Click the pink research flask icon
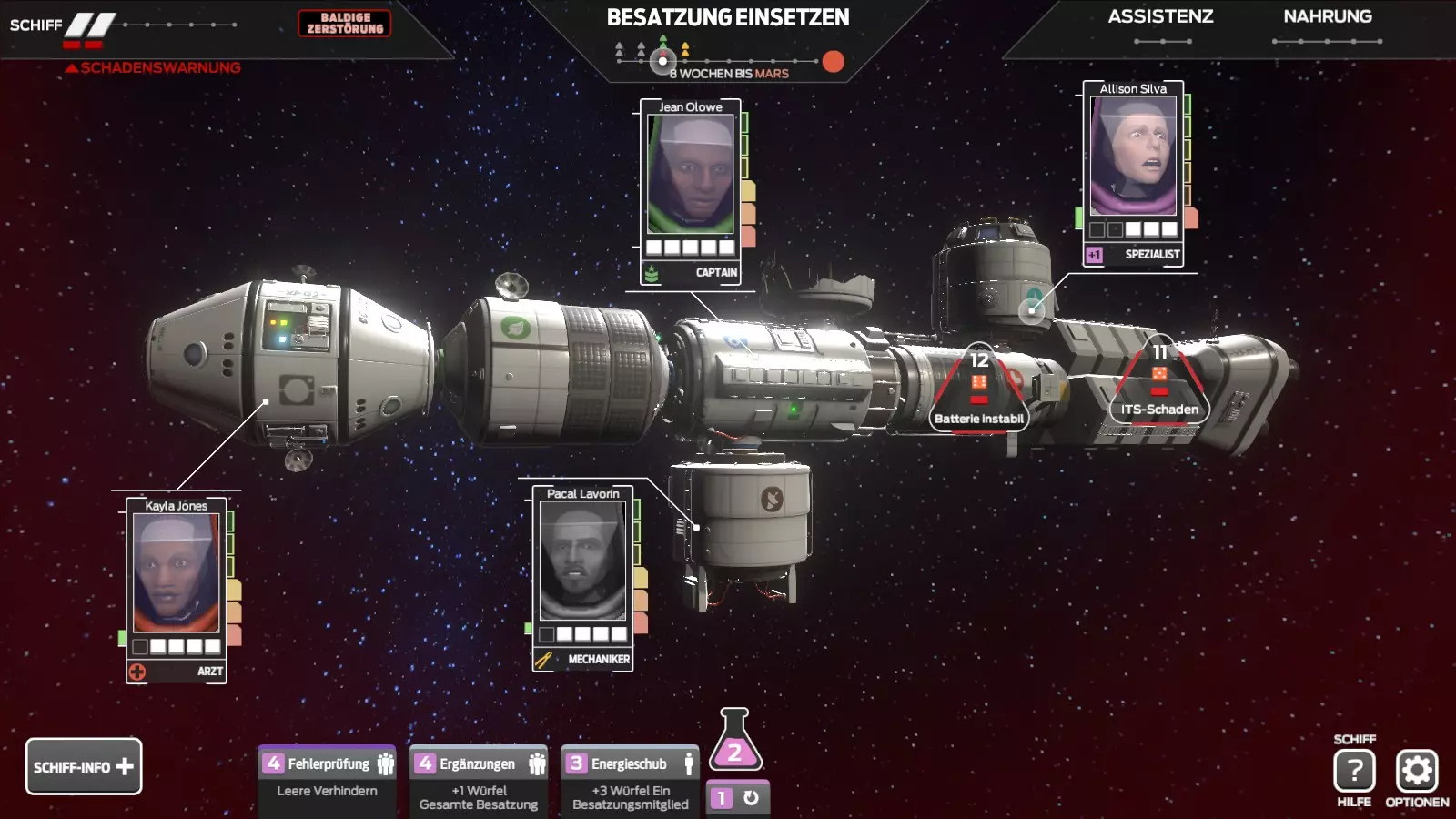 734,743
